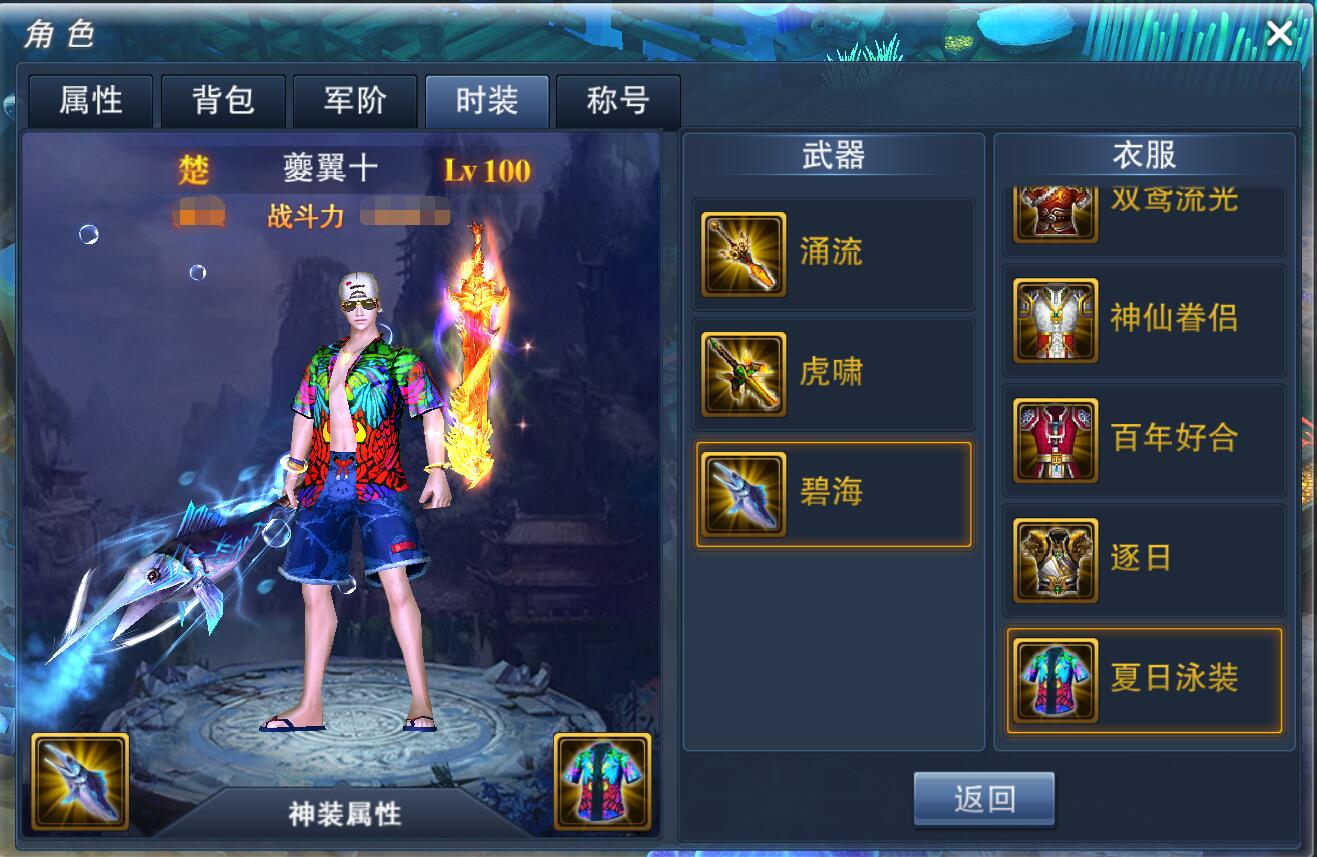
Task: Show the 军阶 tab
Action: [x=355, y=101]
